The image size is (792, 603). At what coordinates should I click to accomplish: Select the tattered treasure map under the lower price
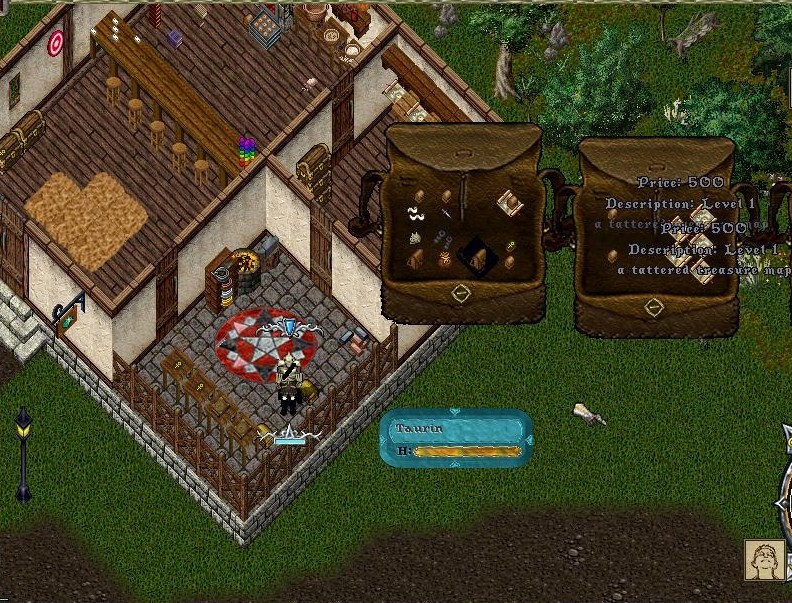pyautogui.click(x=700, y=272)
